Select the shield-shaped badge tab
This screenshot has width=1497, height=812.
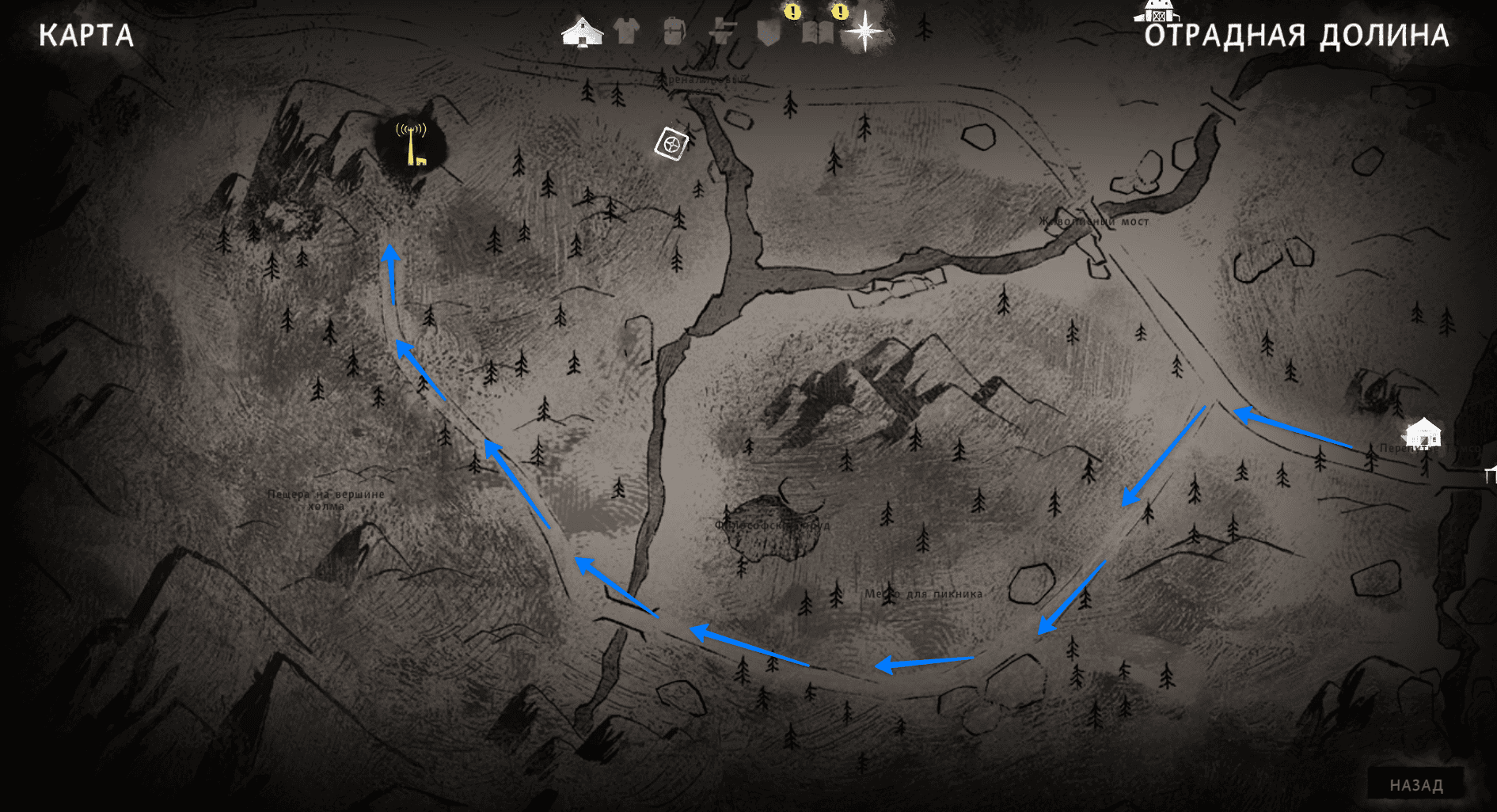click(x=769, y=33)
